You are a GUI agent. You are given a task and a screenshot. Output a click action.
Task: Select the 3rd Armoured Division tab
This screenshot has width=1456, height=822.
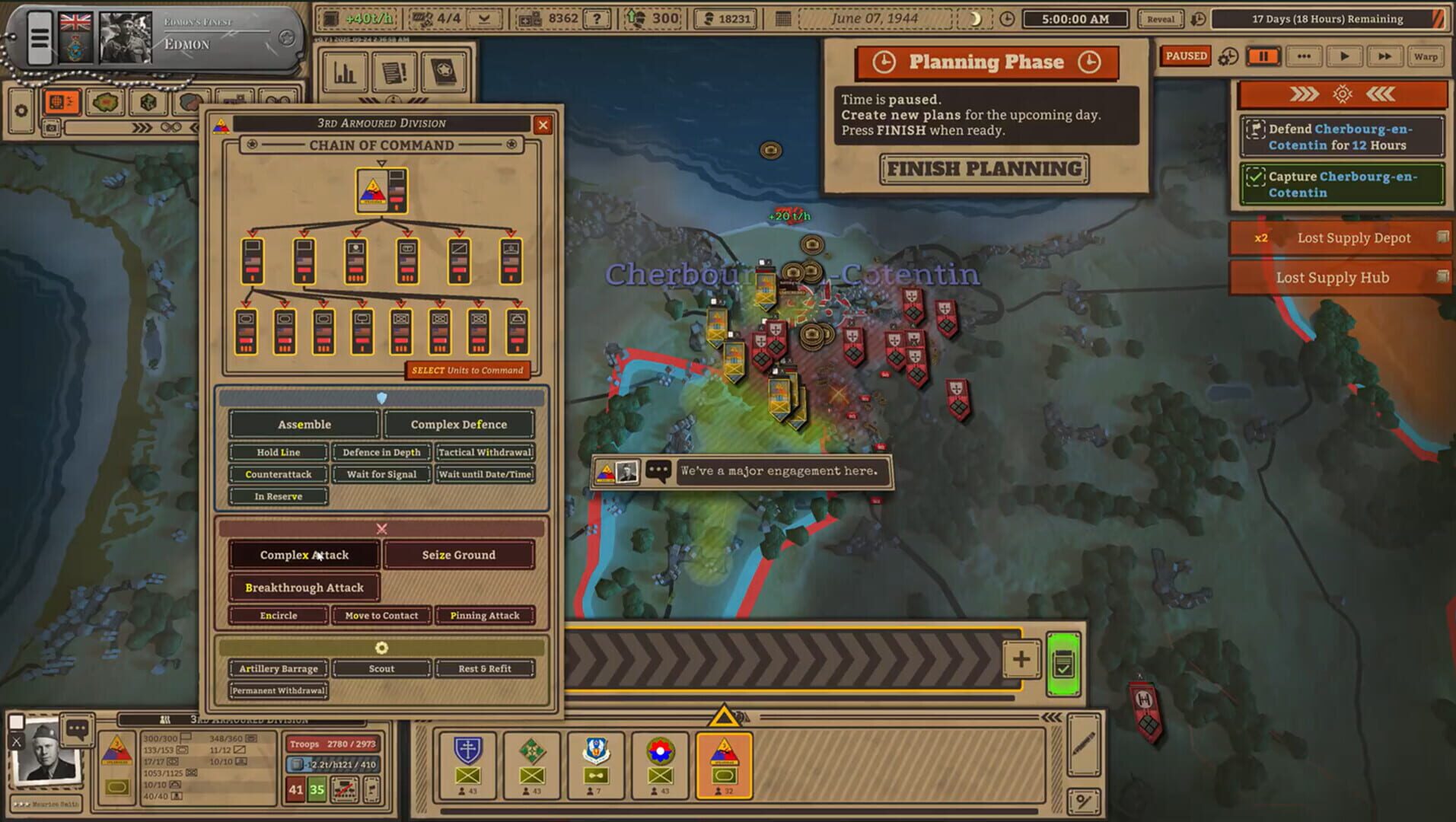[724, 765]
